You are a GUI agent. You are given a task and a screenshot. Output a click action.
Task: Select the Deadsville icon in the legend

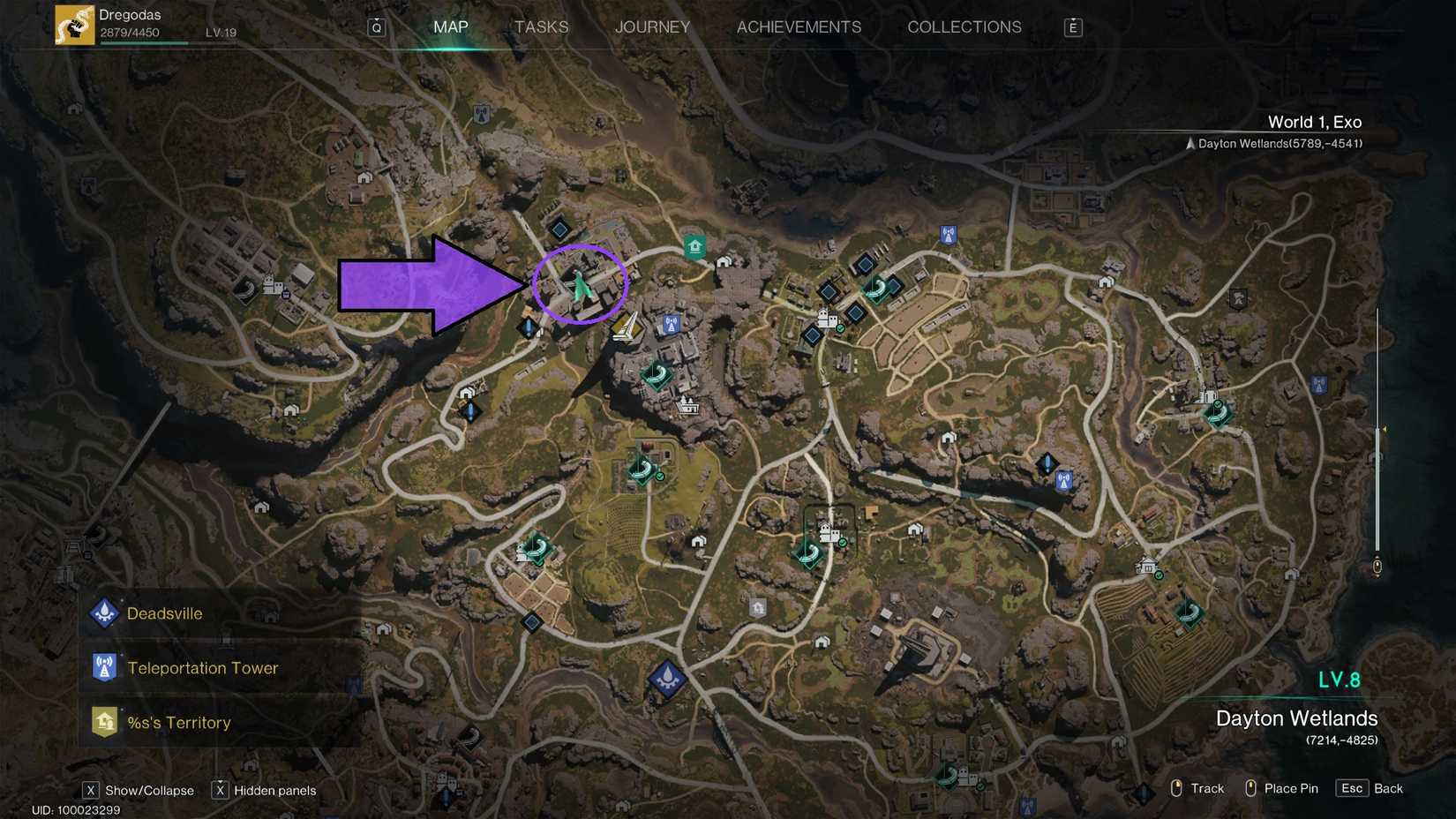(x=104, y=612)
